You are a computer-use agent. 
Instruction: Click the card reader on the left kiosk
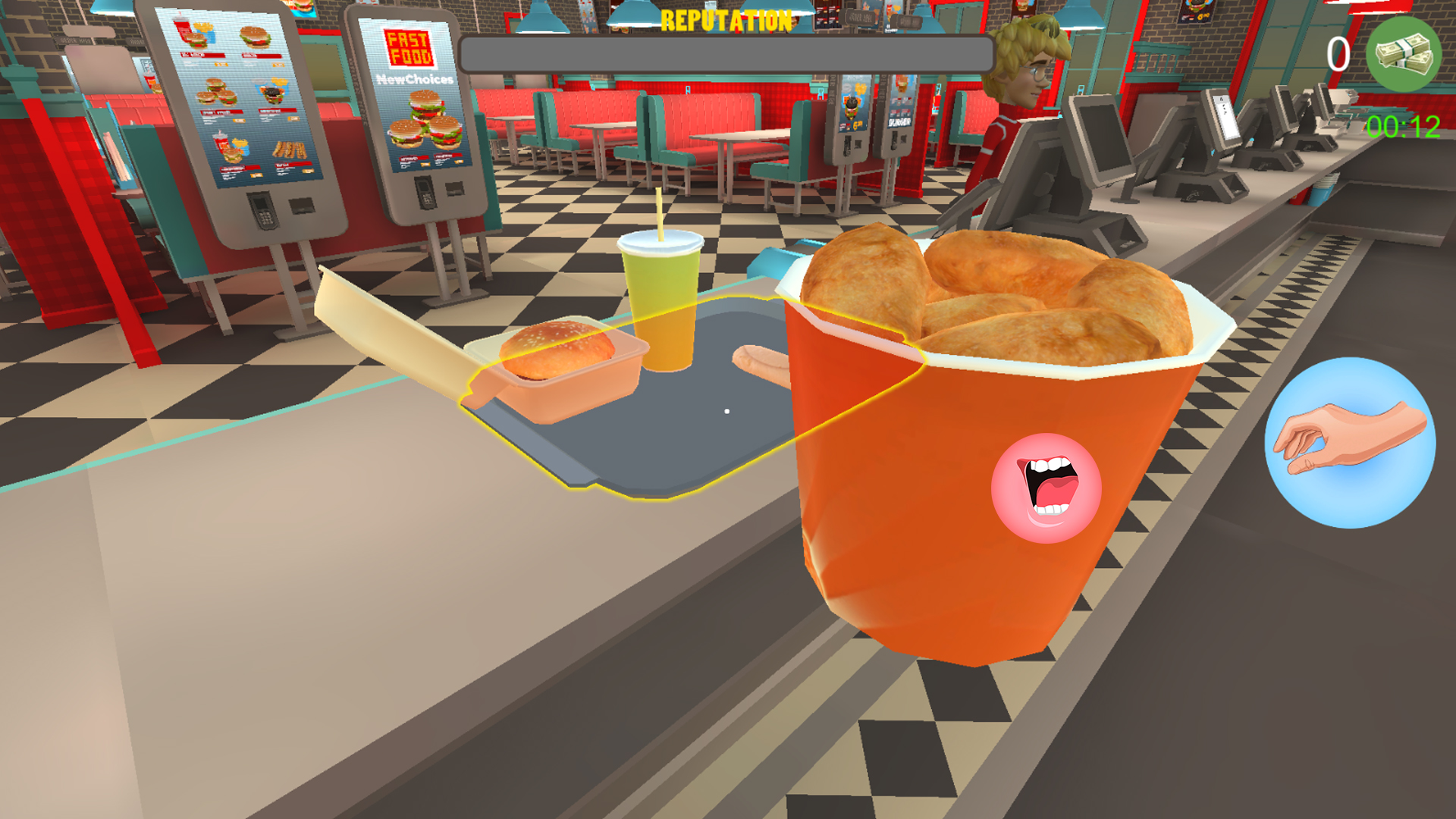(x=263, y=209)
